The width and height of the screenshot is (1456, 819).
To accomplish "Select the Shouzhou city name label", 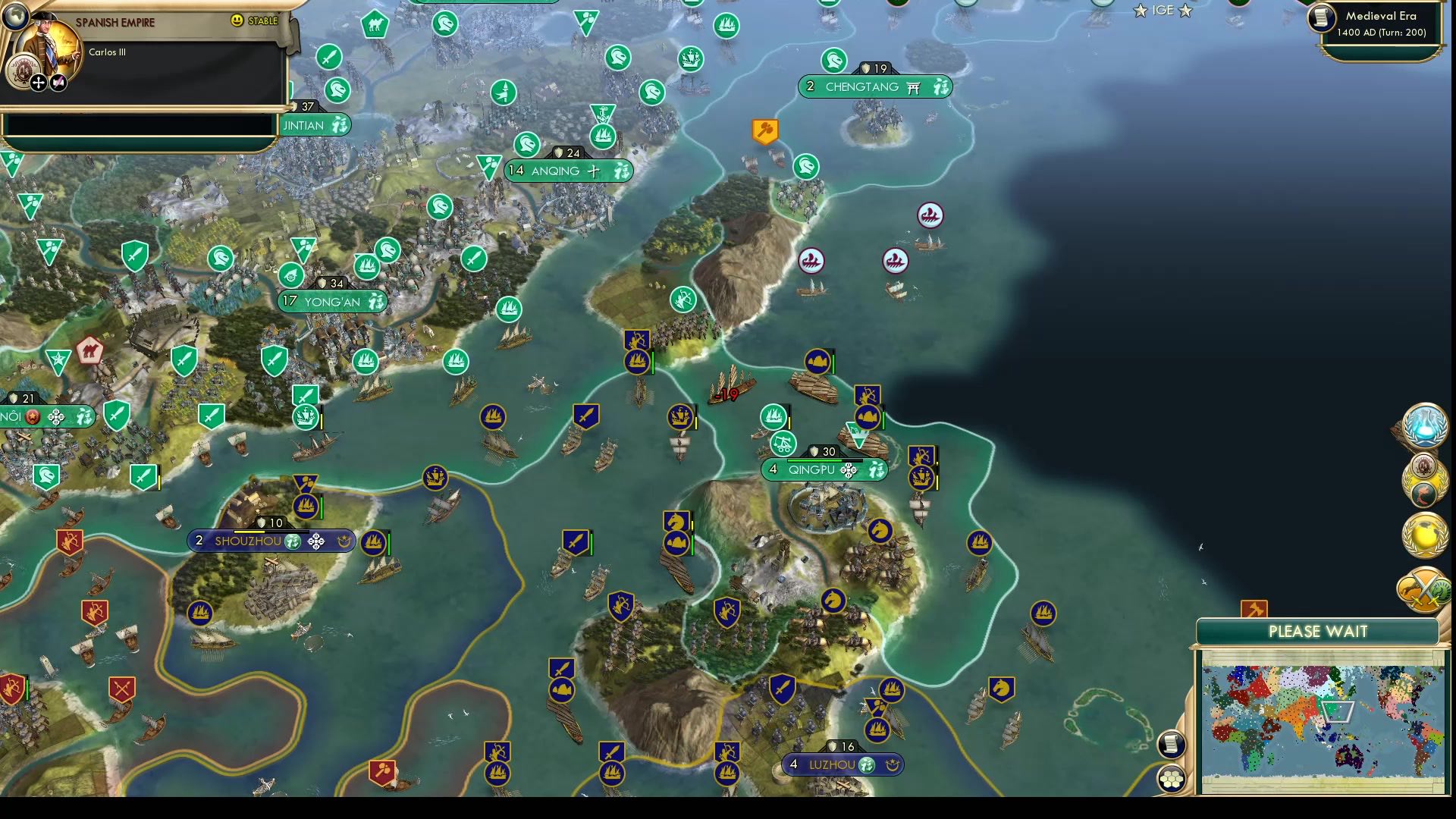I will point(250,541).
